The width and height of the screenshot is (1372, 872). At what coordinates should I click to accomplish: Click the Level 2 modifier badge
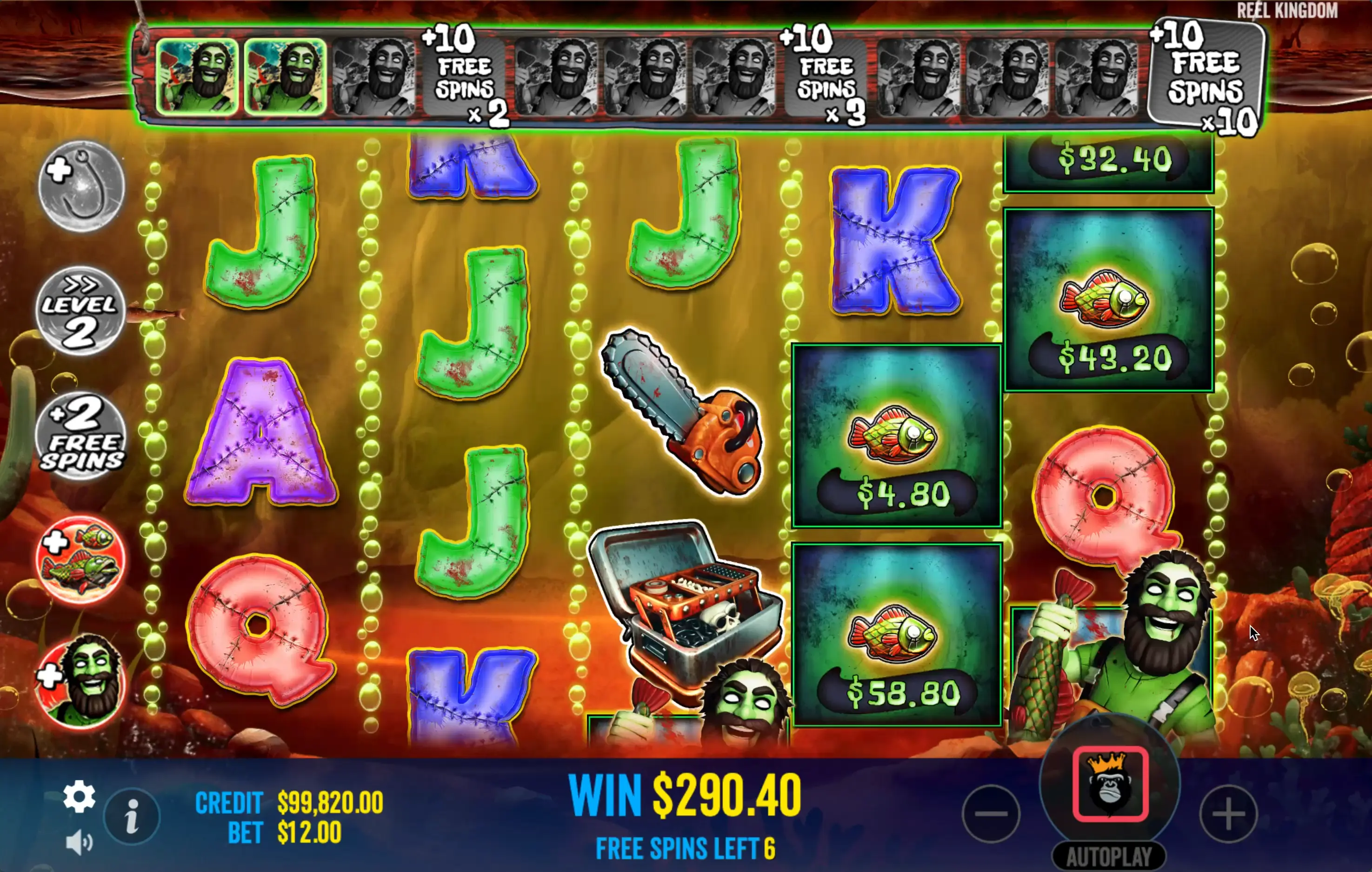80,311
